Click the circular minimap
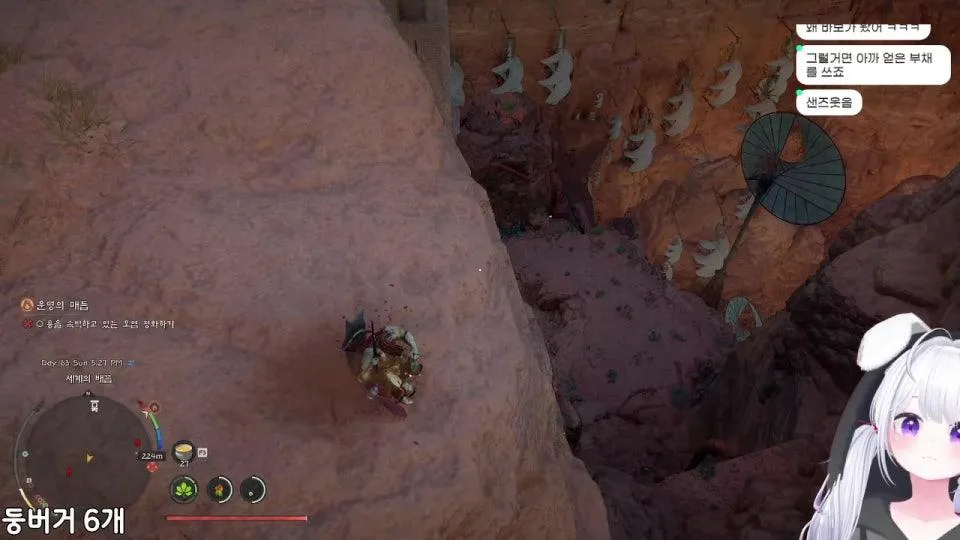Image resolution: width=960 pixels, height=540 pixels. tap(90, 451)
